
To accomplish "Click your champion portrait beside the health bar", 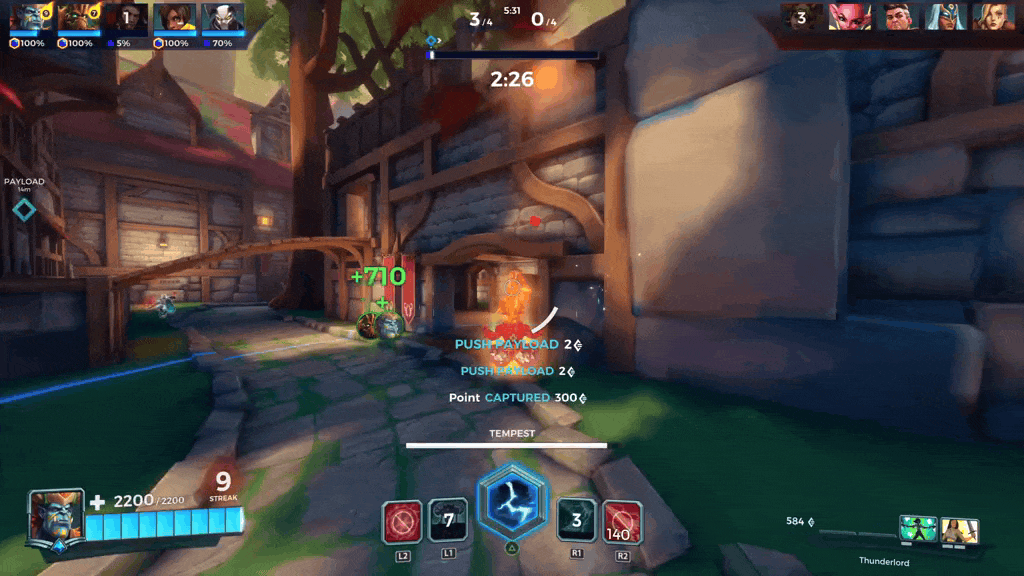I will [x=56, y=516].
